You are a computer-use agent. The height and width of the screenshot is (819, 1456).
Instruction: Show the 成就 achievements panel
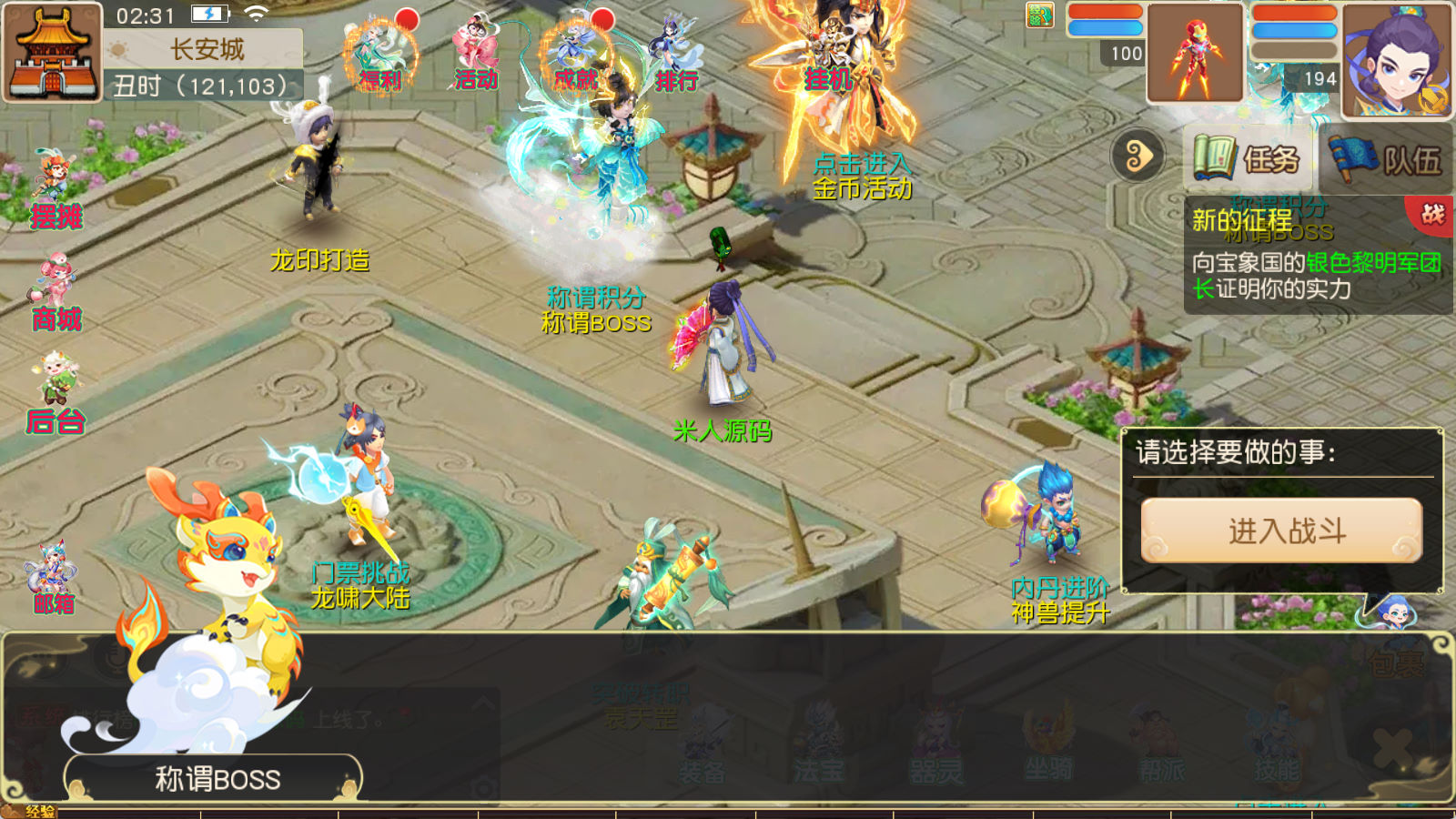(x=575, y=56)
